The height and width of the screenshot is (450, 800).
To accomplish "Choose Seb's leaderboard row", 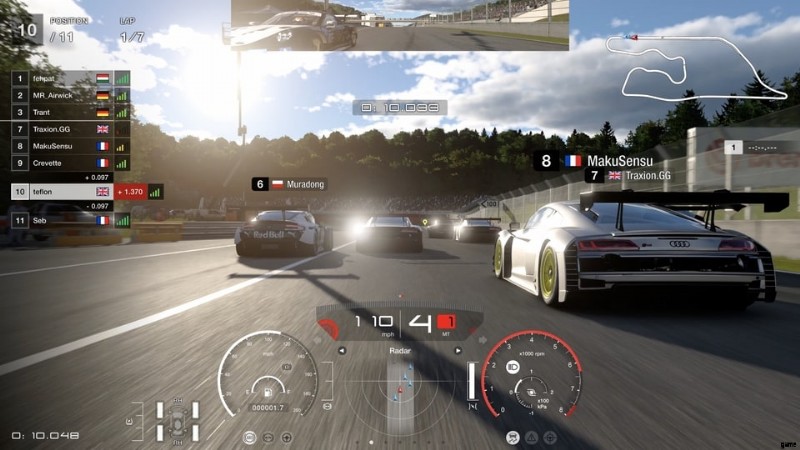I will point(60,220).
